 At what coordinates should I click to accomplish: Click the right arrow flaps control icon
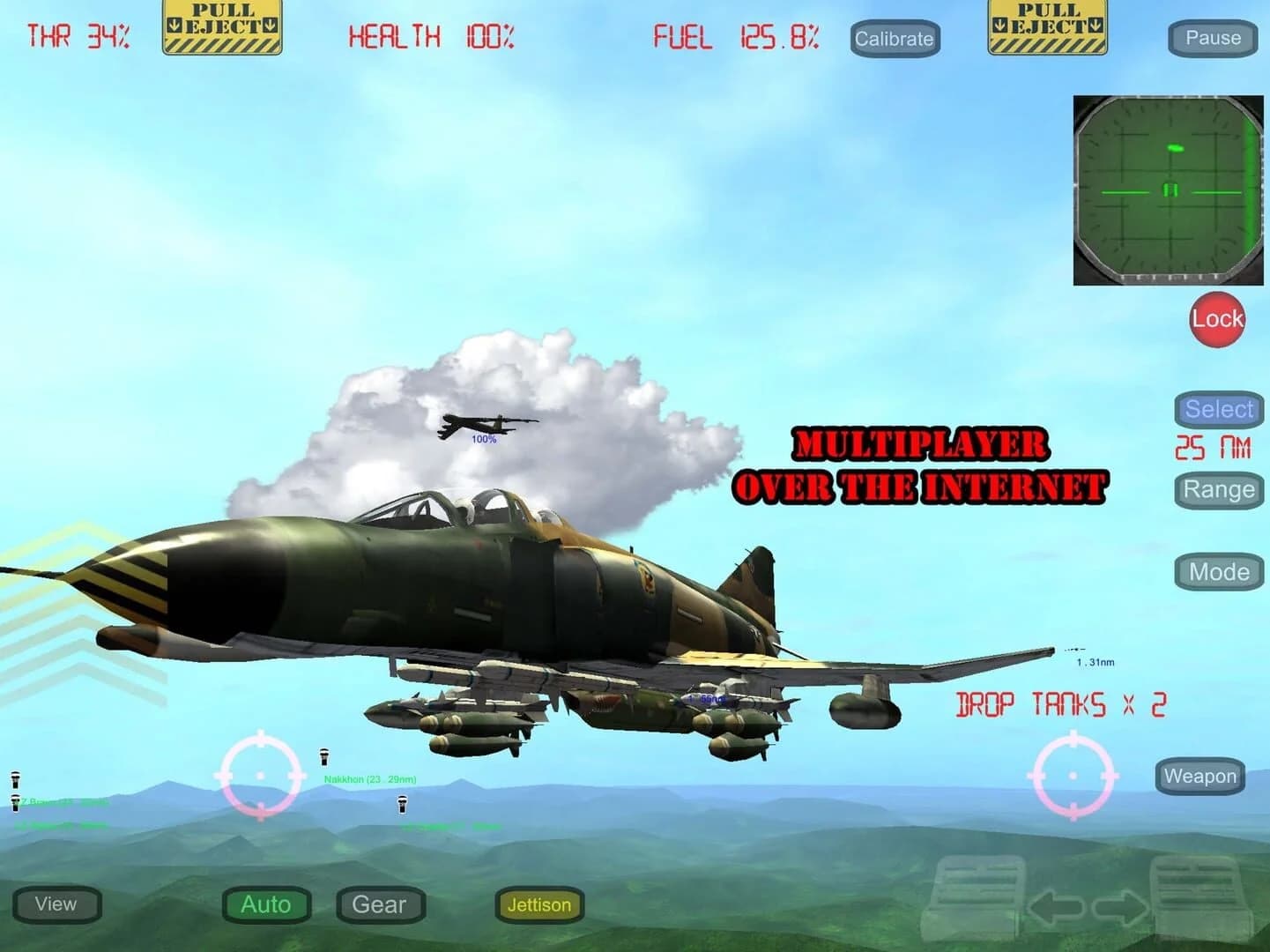(1121, 909)
